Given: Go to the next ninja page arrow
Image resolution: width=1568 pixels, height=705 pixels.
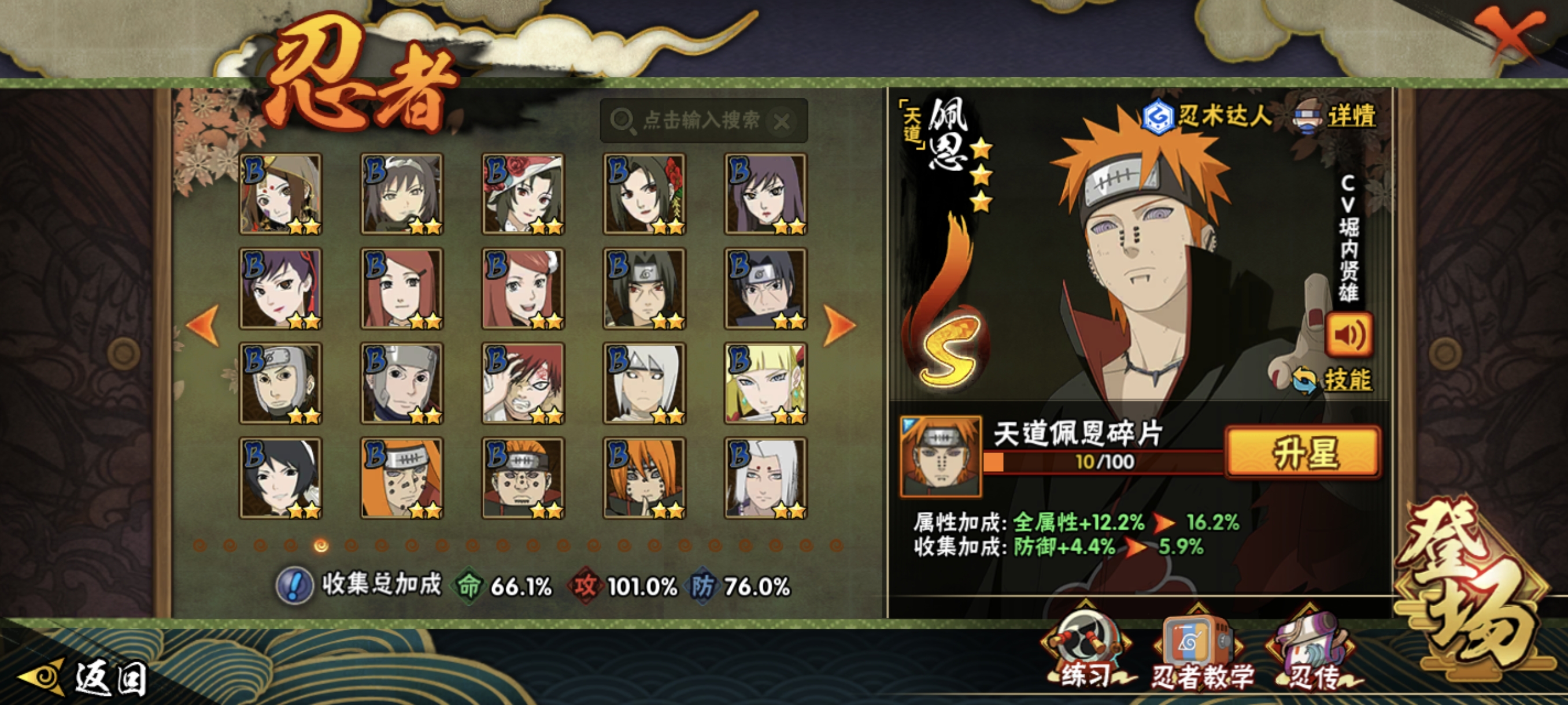Looking at the screenshot, I should [x=840, y=325].
